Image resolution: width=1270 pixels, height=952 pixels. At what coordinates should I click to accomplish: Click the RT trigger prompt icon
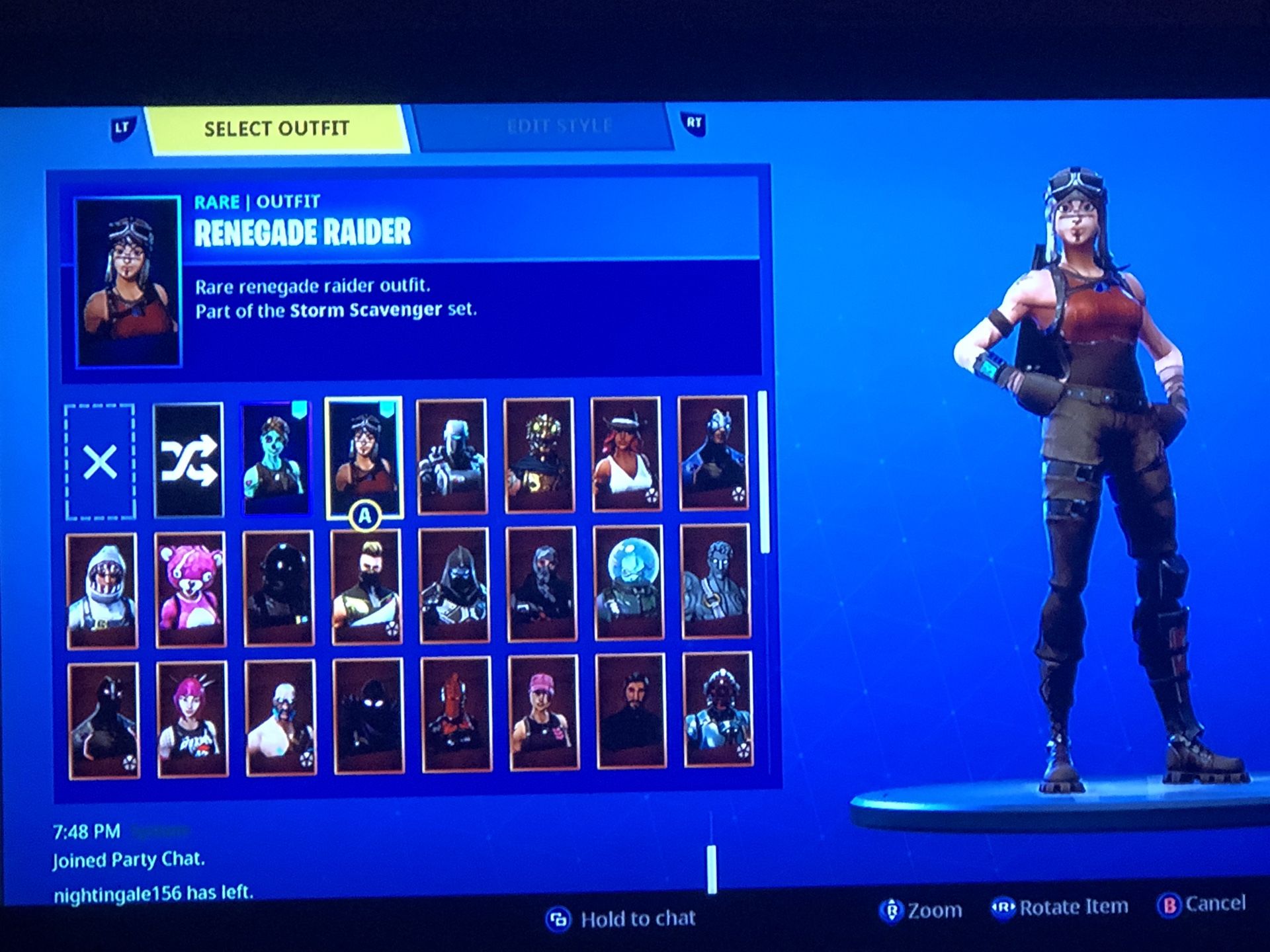pos(693,123)
